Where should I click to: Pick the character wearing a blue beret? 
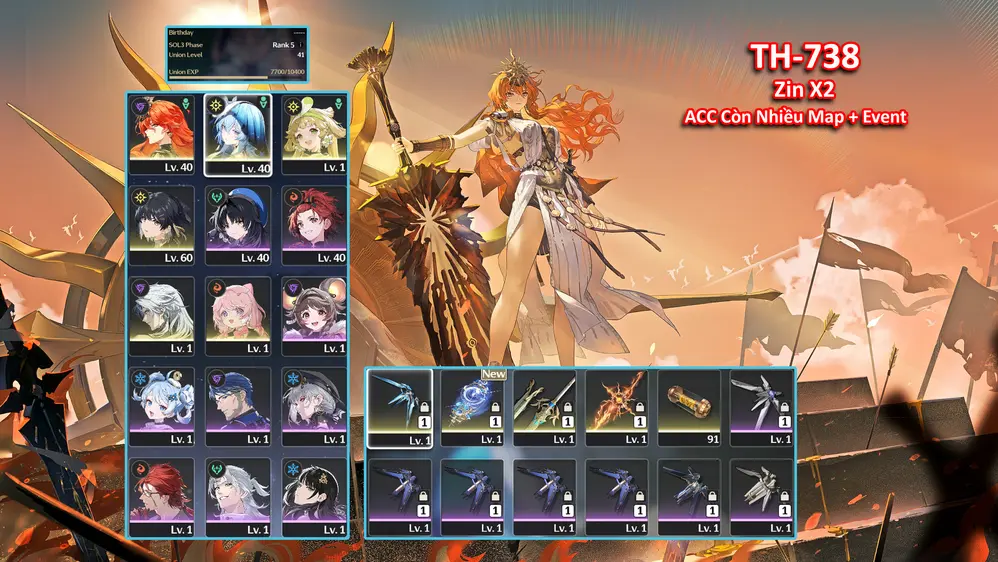[x=239, y=225]
